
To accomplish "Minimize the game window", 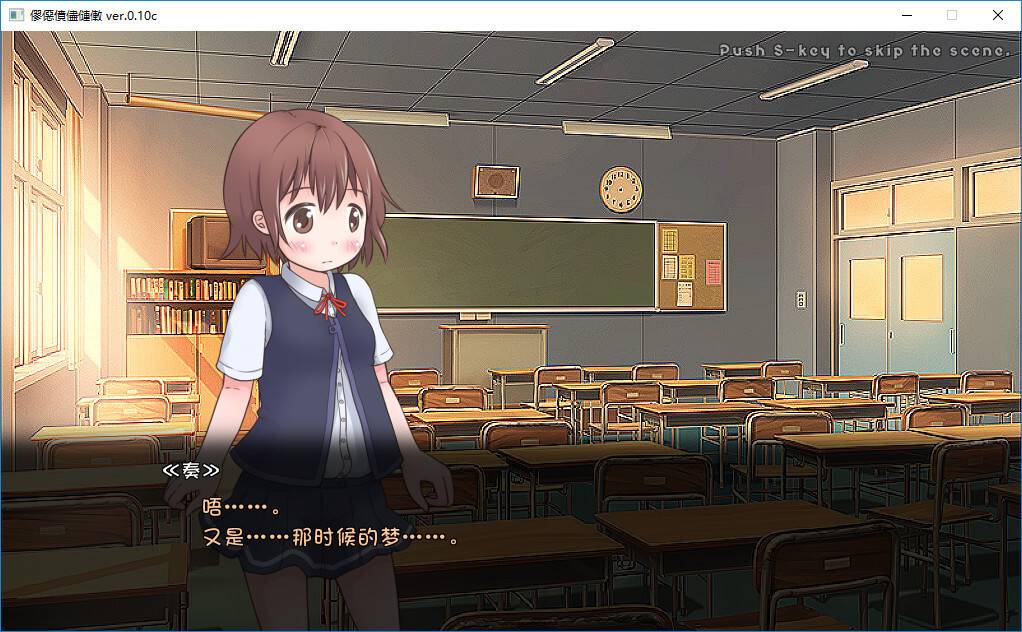I will 906,15.
